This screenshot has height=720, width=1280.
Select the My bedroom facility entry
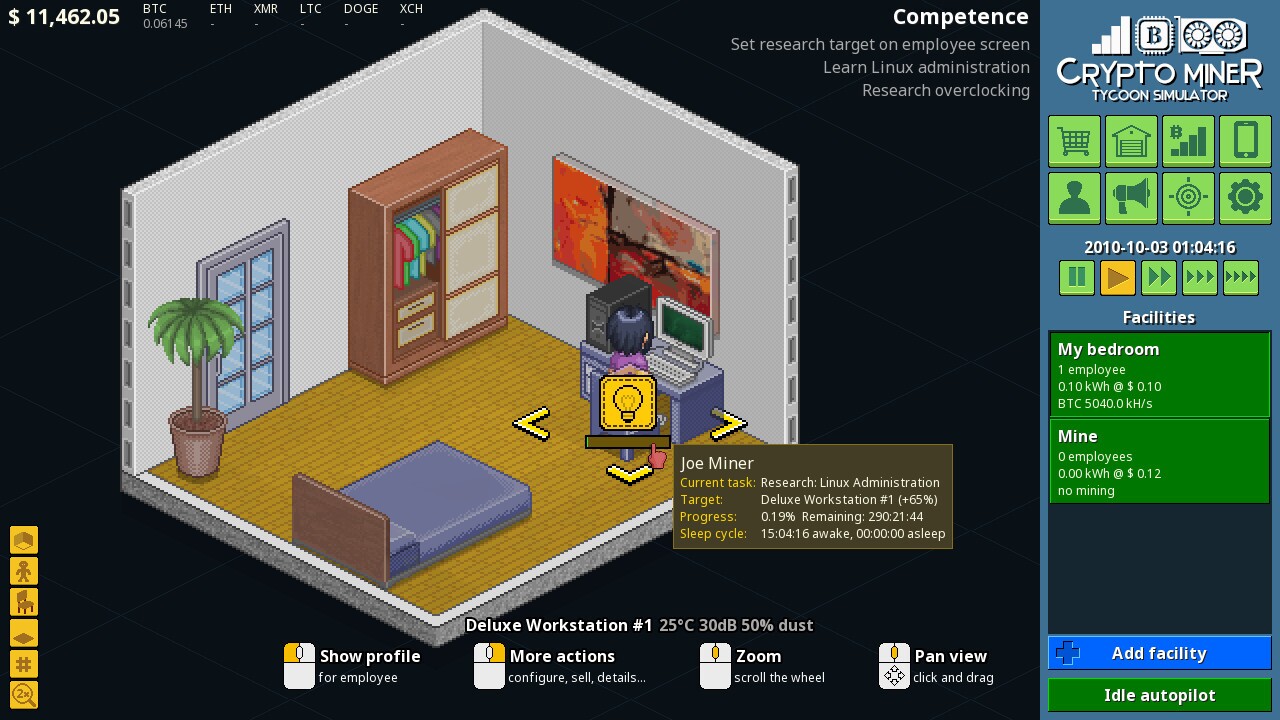[x=1159, y=374]
